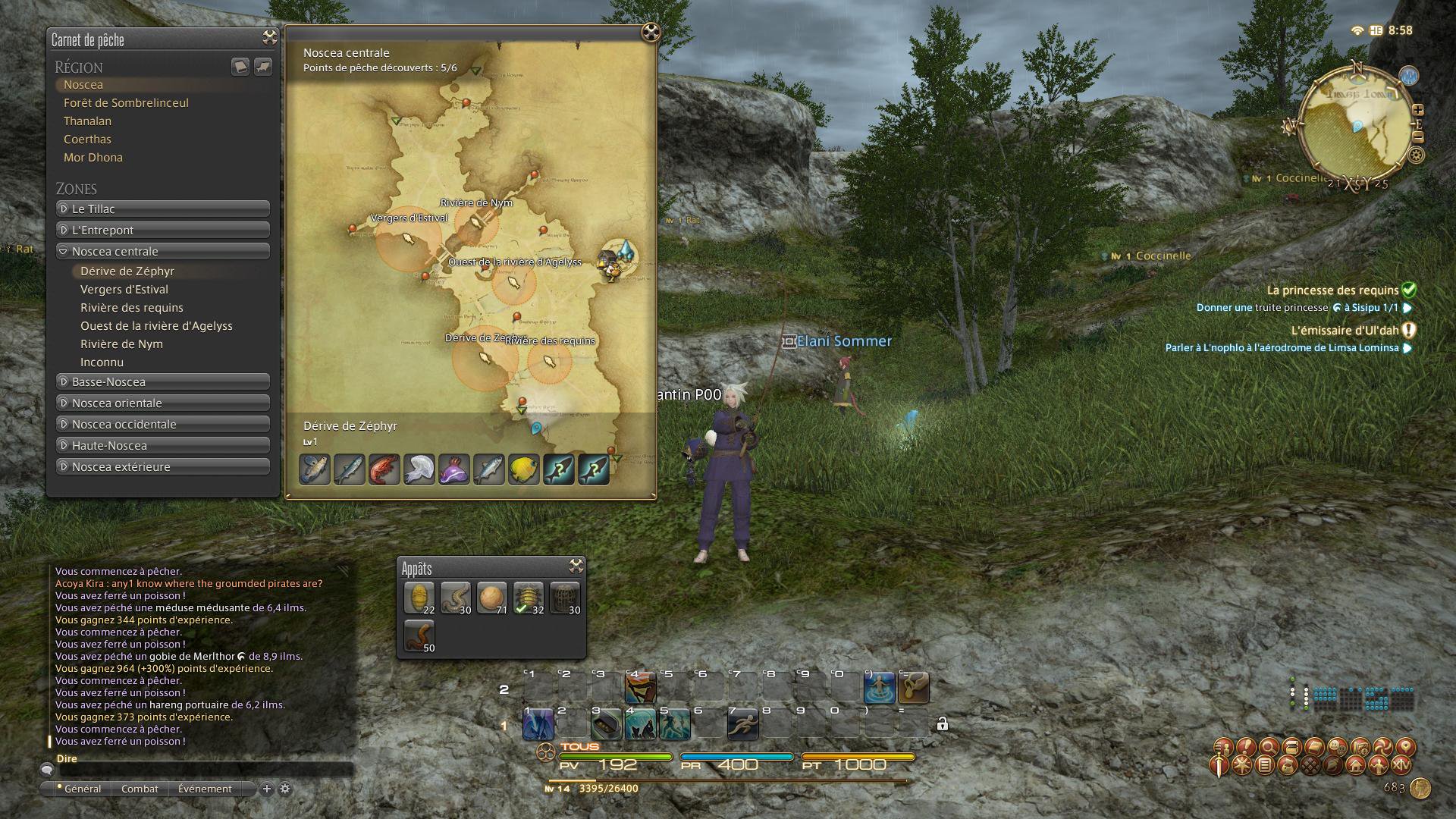Switch to the Combat chat tab
This screenshot has width=1456, height=819.
click(x=140, y=789)
